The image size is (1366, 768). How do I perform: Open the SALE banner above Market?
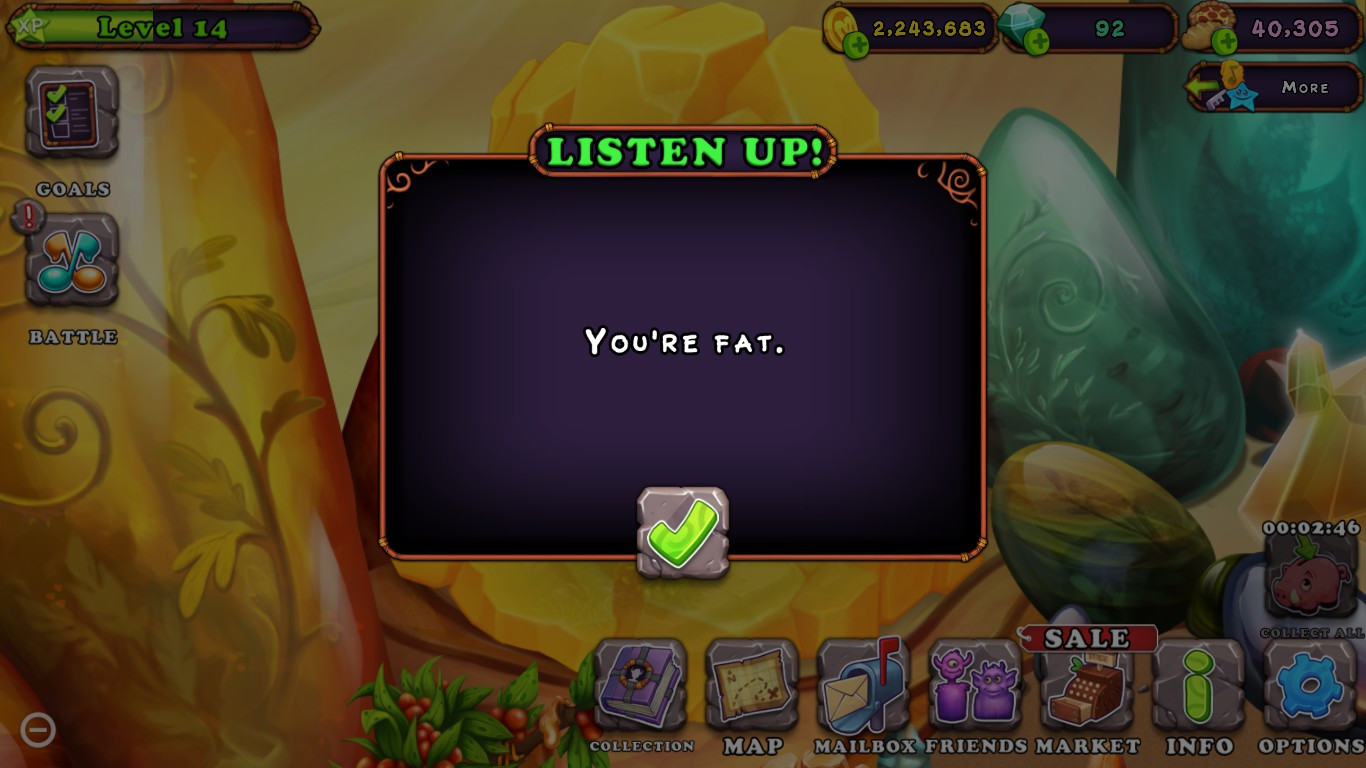(x=1090, y=637)
